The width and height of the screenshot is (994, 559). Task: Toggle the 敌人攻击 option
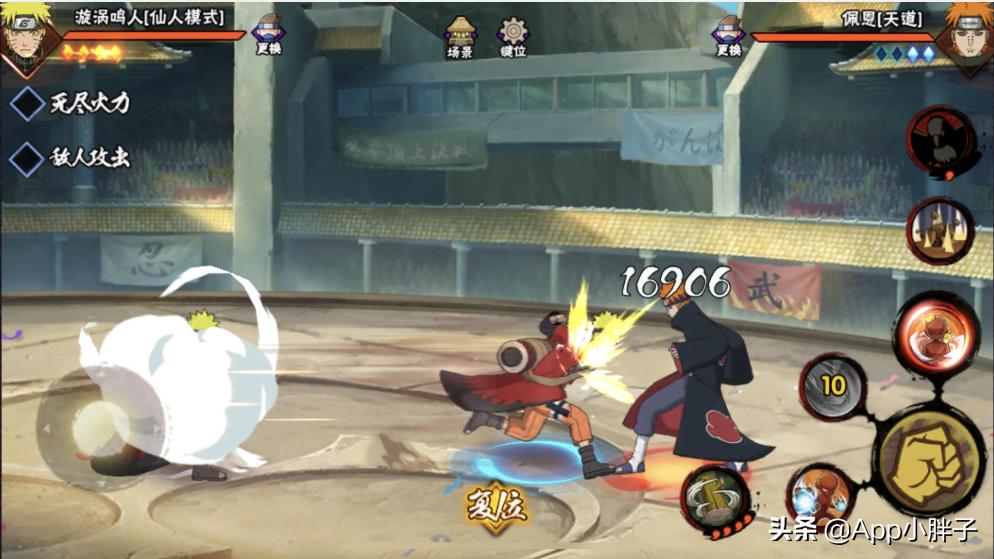(69, 158)
